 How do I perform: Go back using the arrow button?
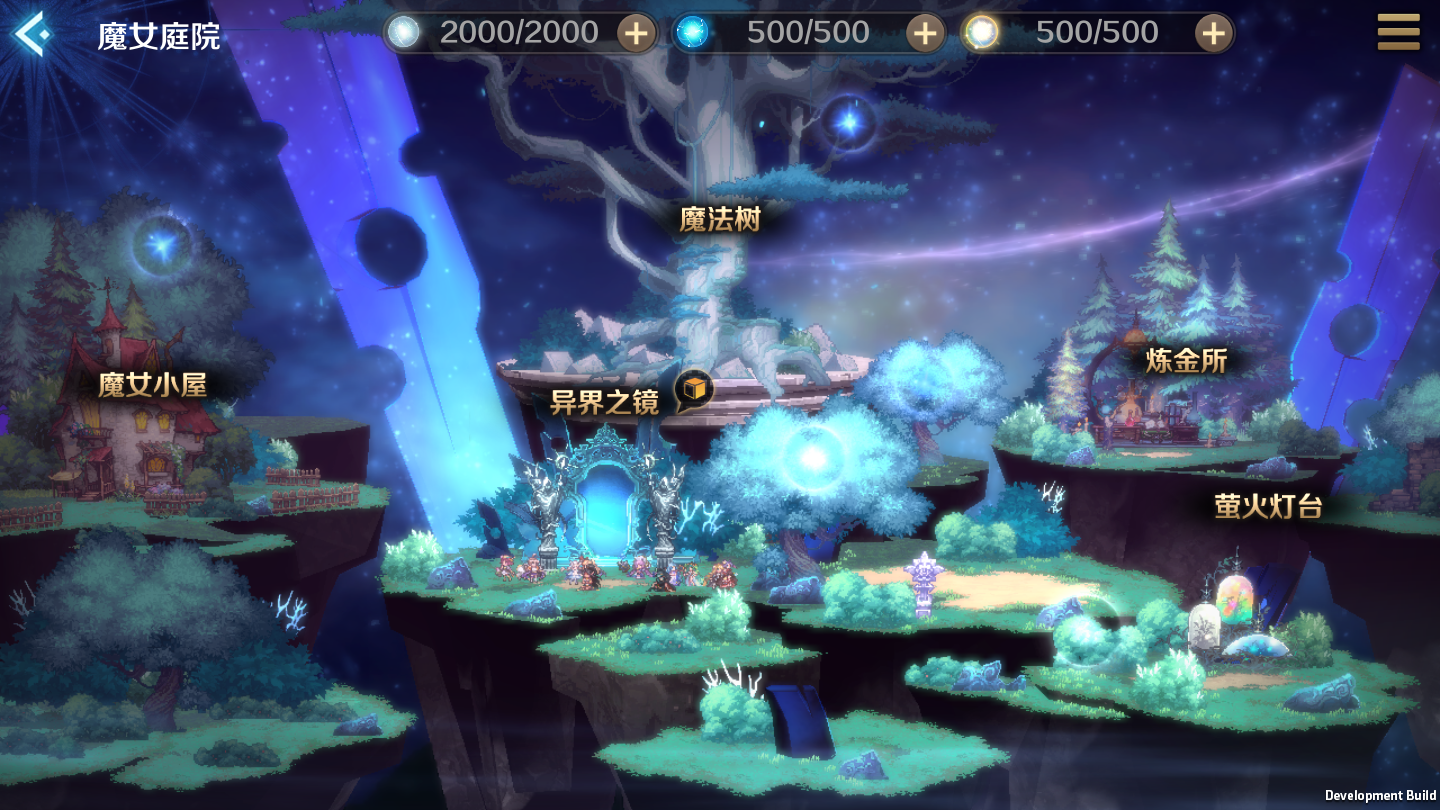[x=31, y=34]
